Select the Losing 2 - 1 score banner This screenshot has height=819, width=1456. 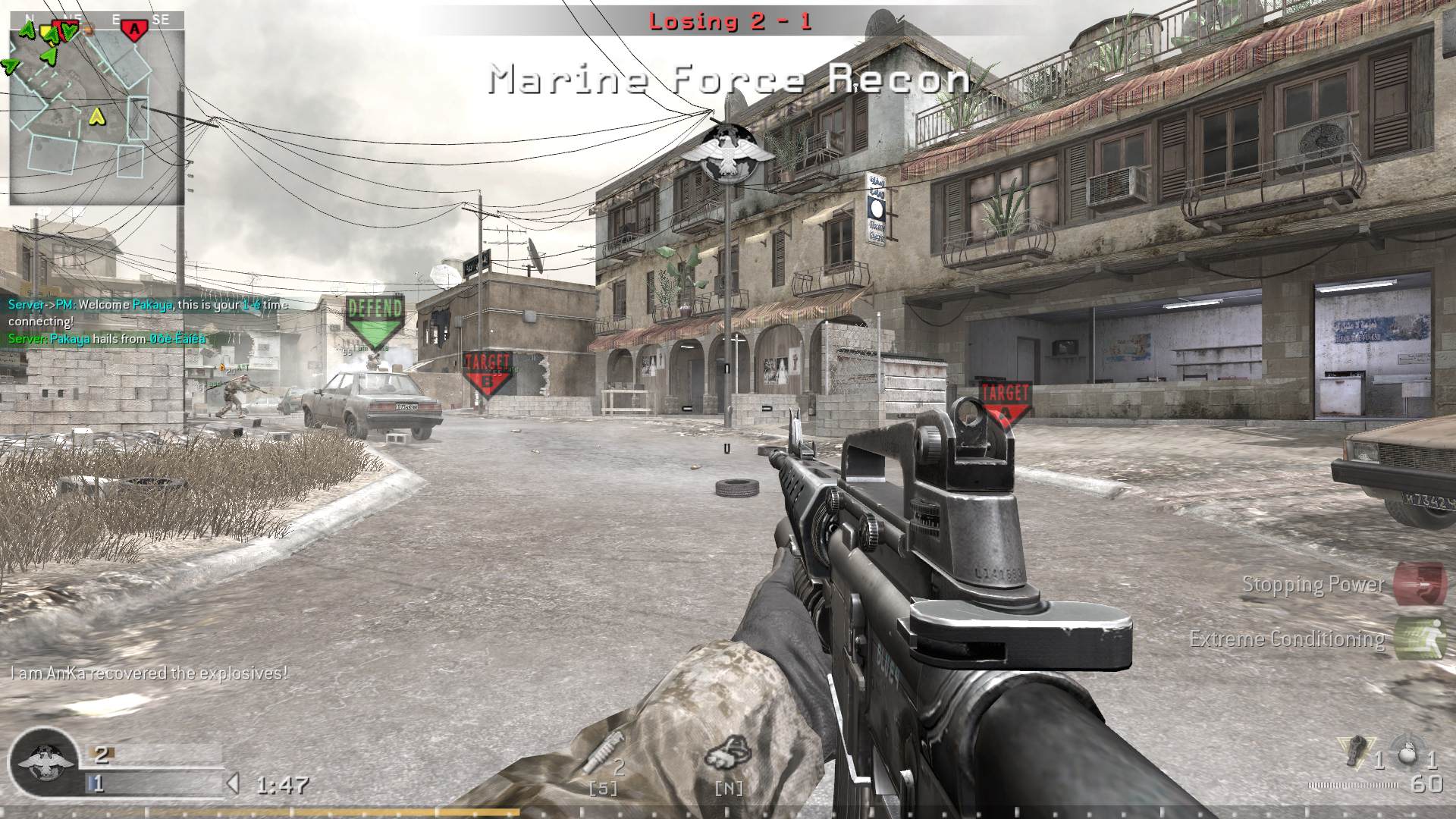pos(730,21)
